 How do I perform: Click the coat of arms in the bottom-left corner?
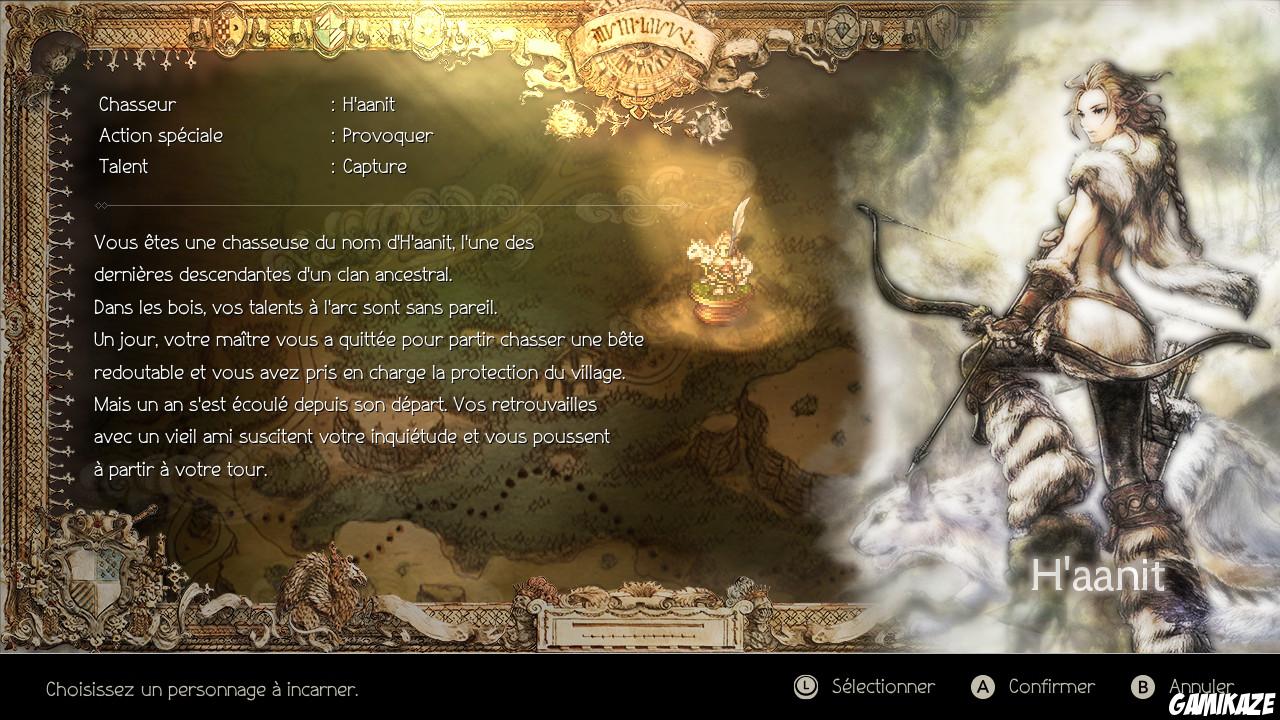96,580
